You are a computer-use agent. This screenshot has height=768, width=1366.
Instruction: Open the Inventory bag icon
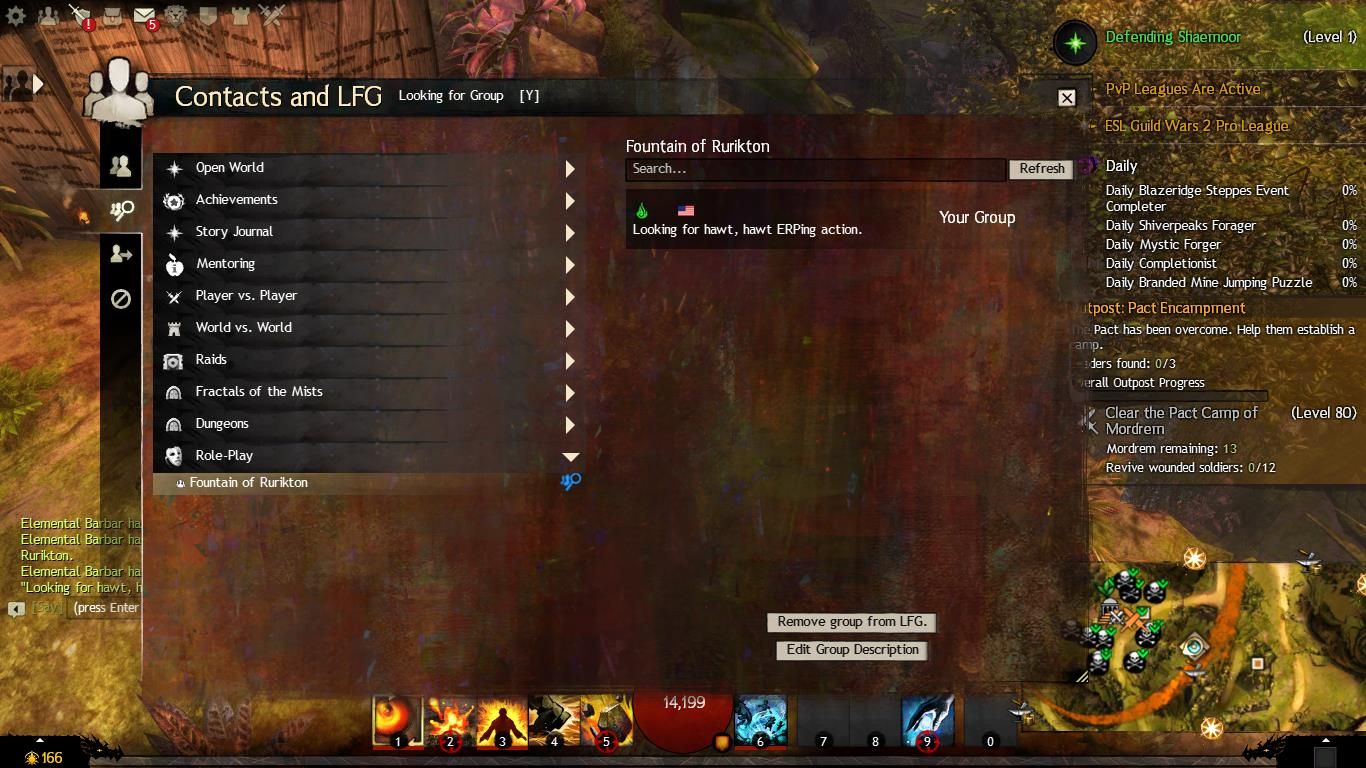(112, 14)
